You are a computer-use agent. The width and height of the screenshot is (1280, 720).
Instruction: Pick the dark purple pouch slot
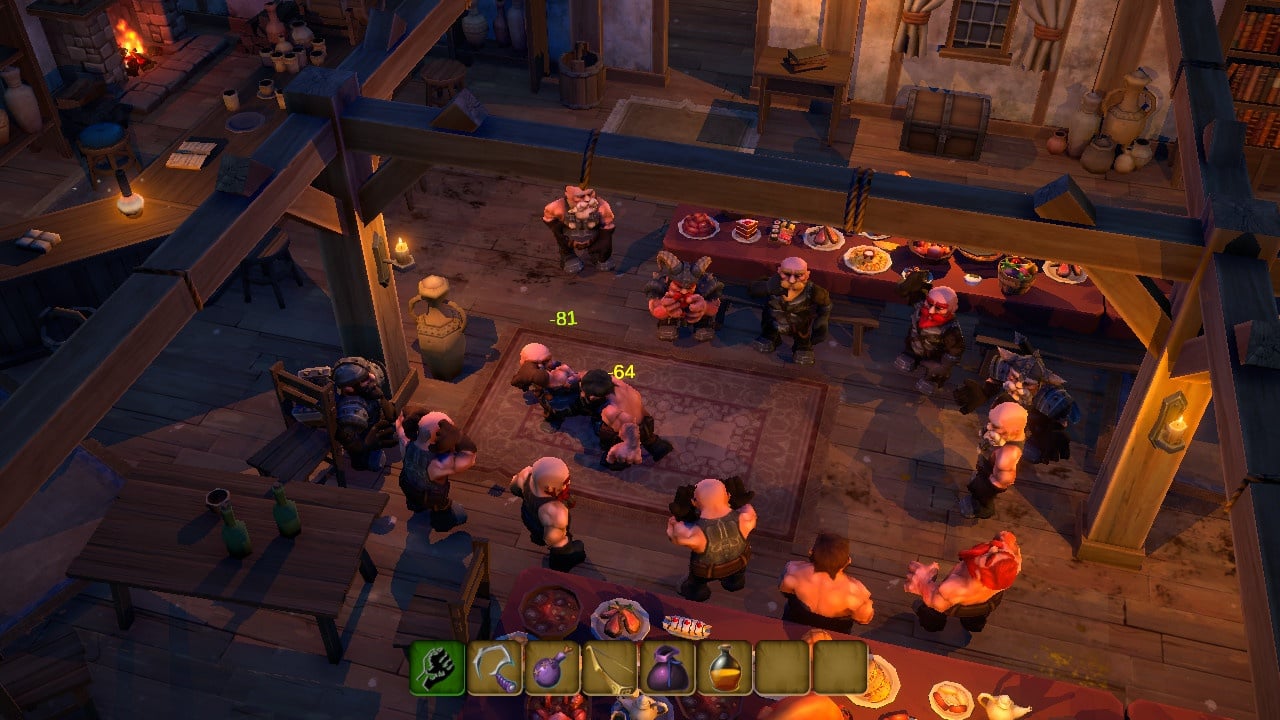click(668, 667)
